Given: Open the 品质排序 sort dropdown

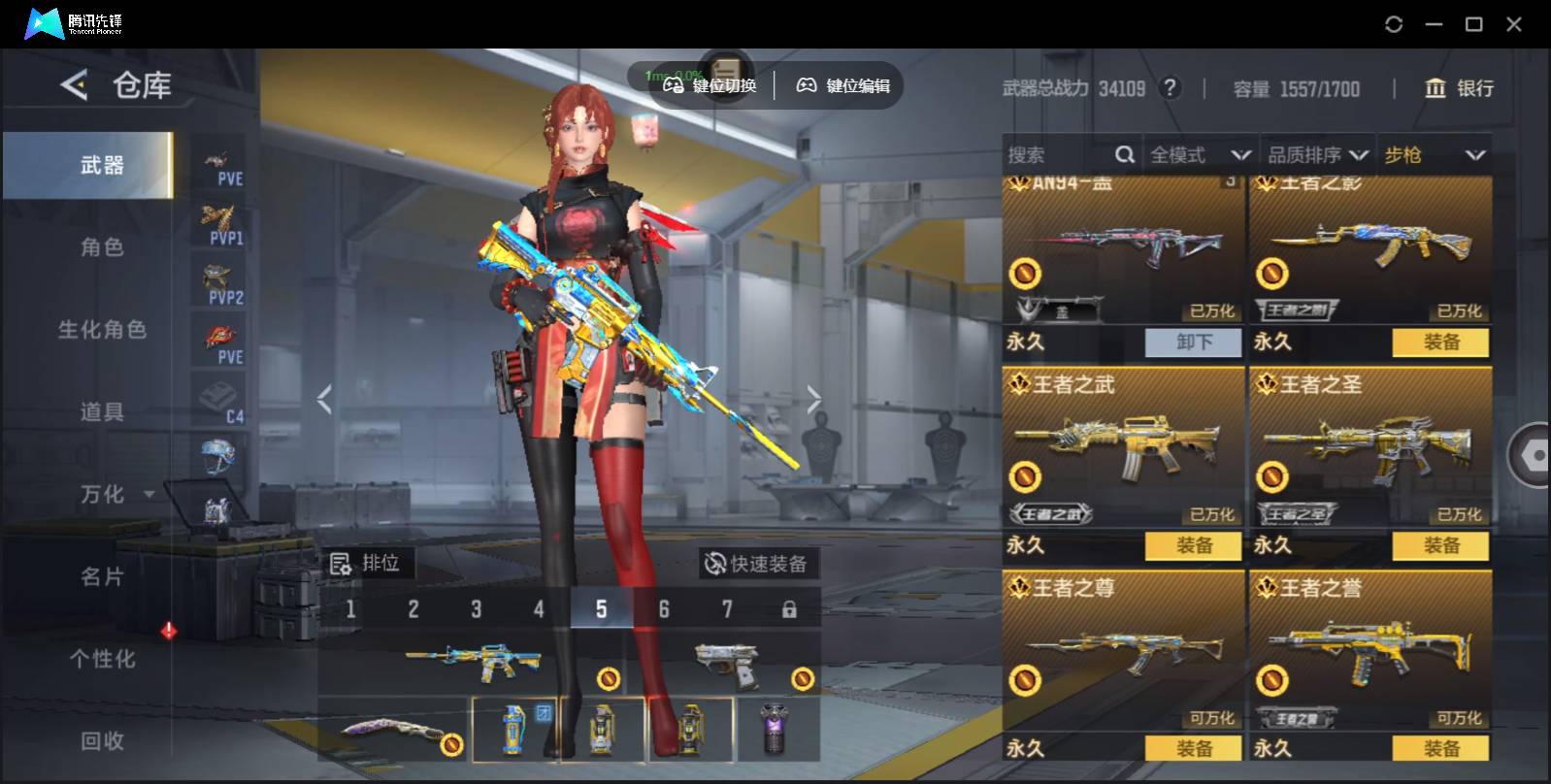Looking at the screenshot, I should click(x=1317, y=155).
